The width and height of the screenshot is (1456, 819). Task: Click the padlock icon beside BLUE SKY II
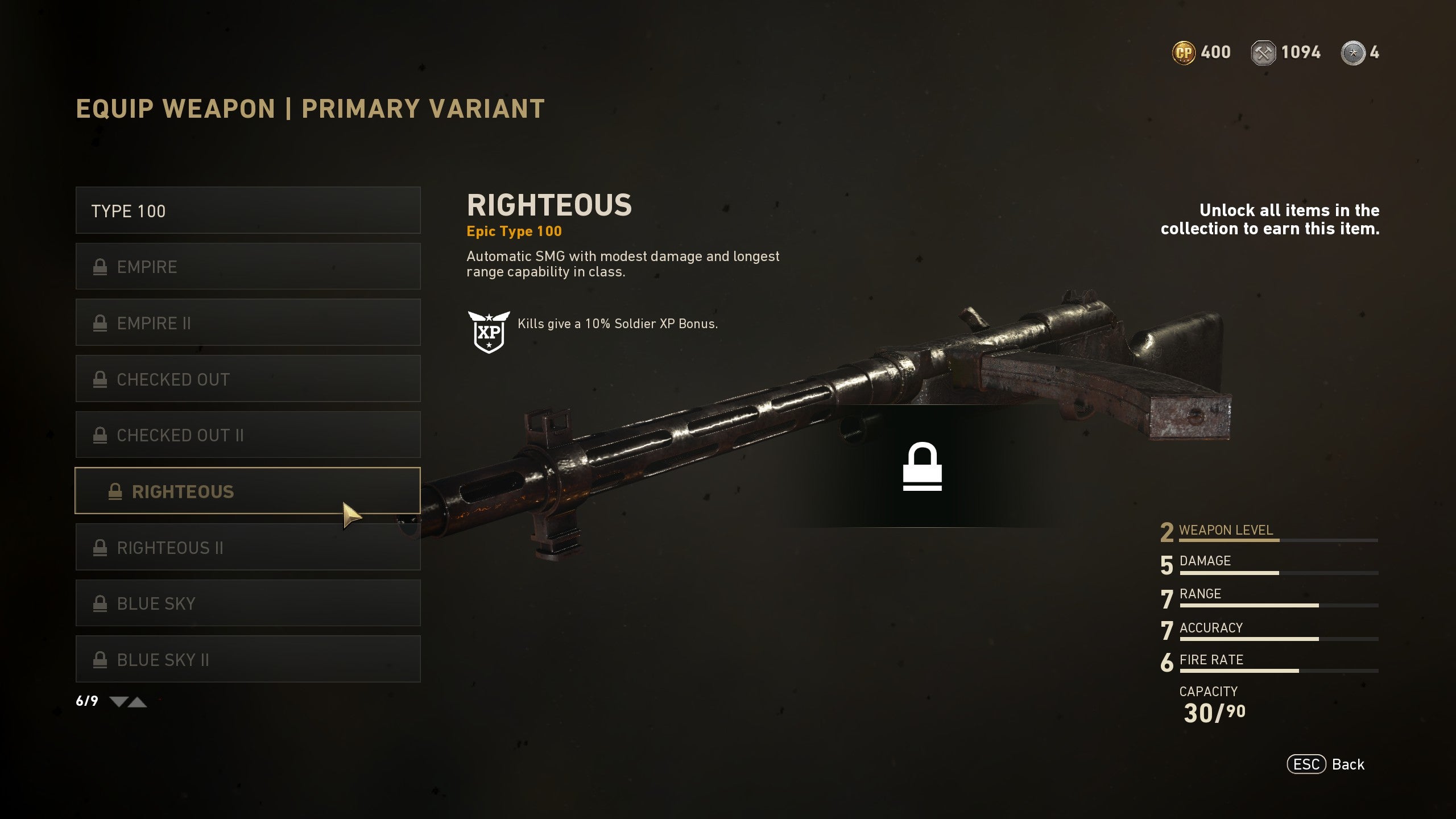click(101, 660)
